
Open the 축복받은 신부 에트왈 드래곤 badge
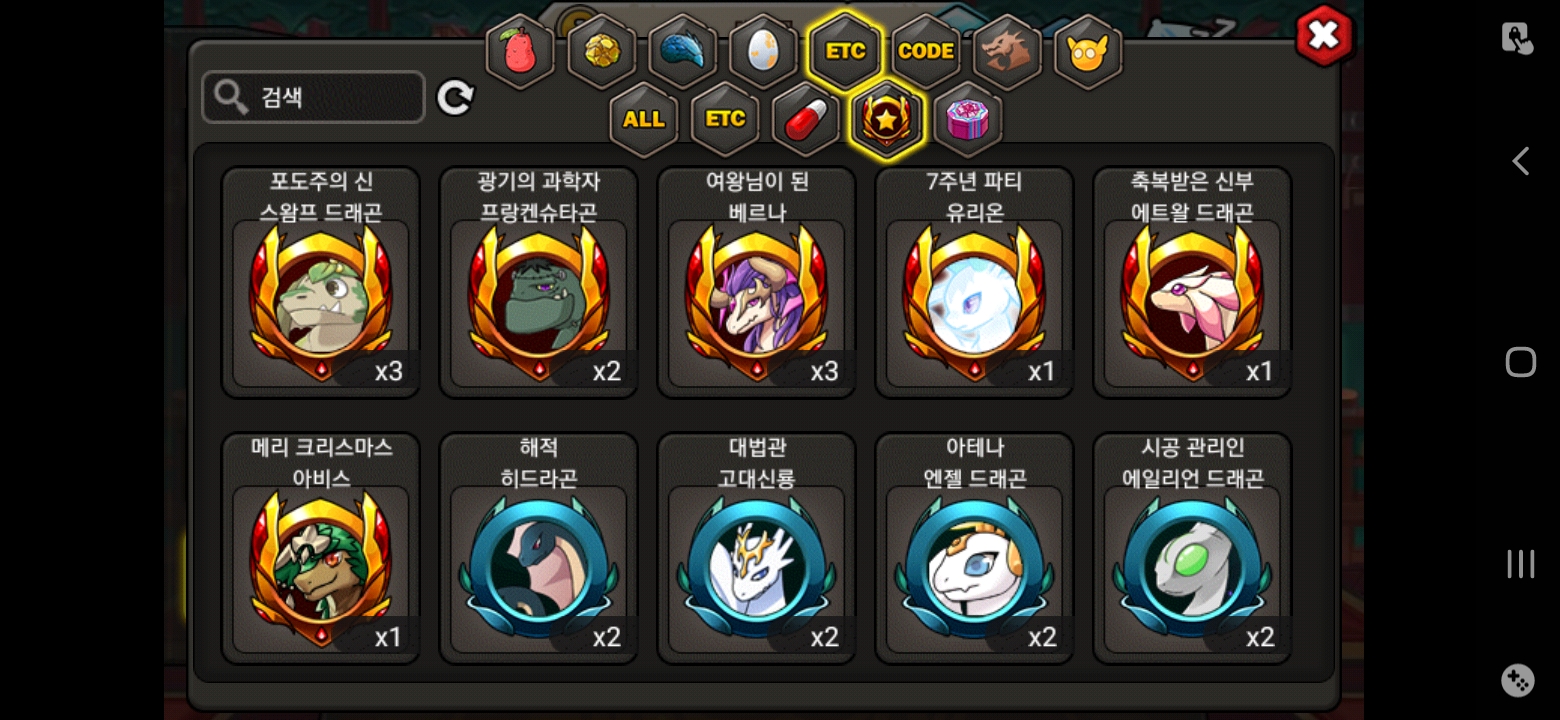click(x=1192, y=283)
